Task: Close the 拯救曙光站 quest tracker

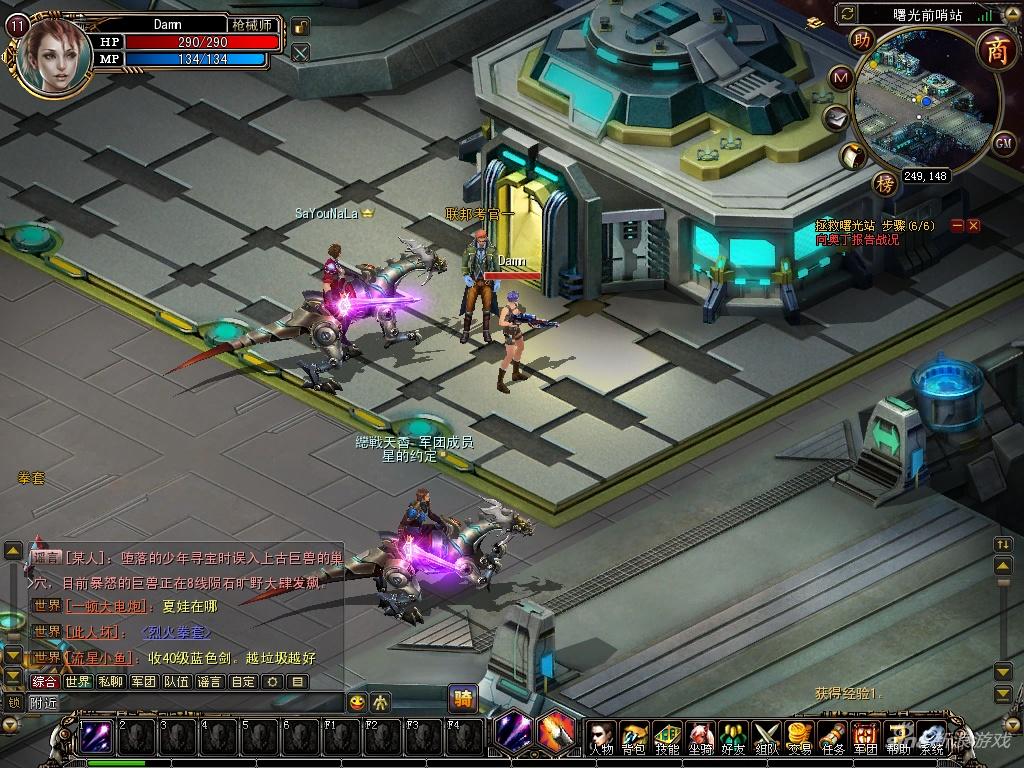Action: (x=974, y=226)
